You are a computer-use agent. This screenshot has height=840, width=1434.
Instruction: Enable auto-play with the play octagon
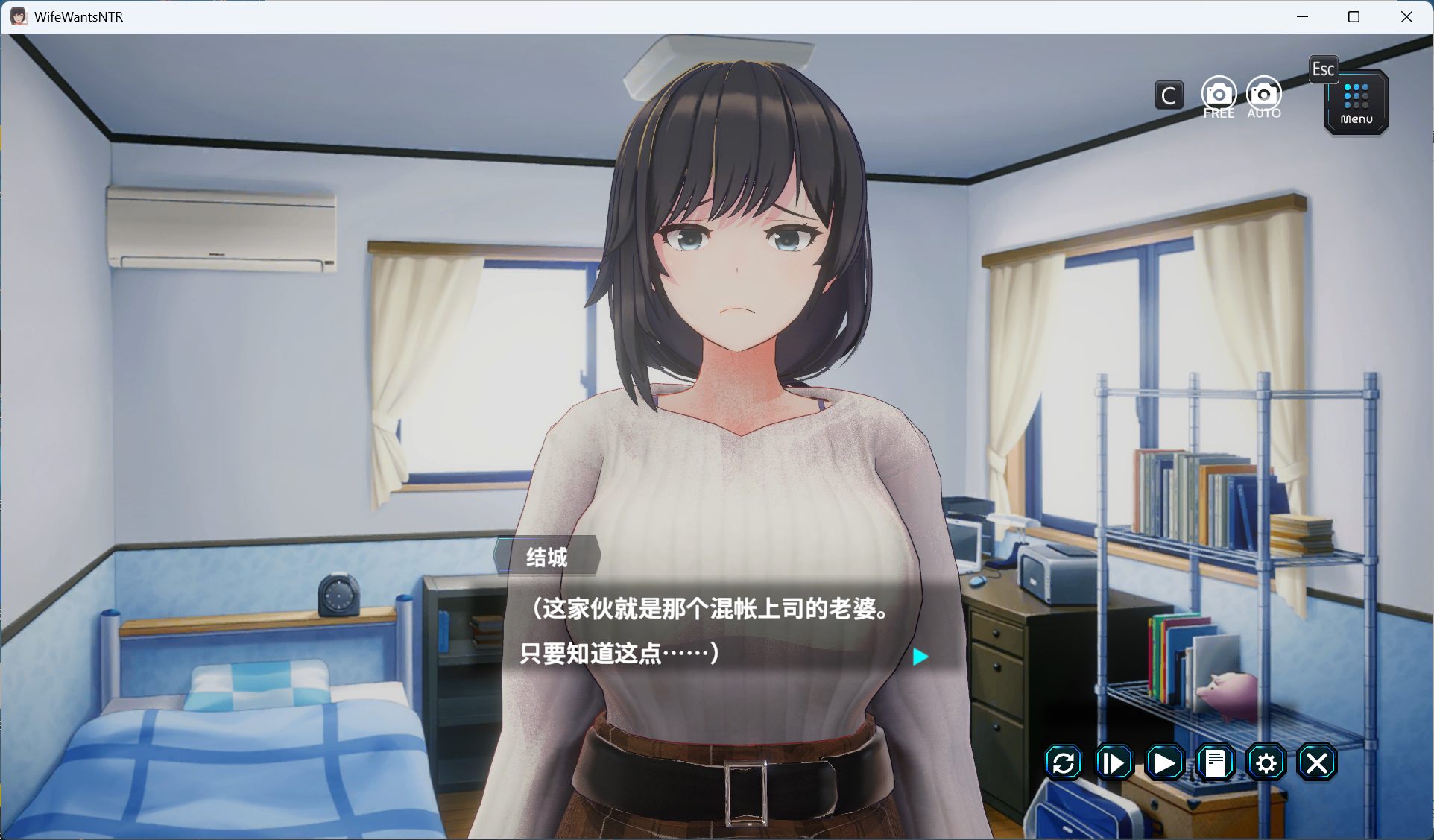1164,762
